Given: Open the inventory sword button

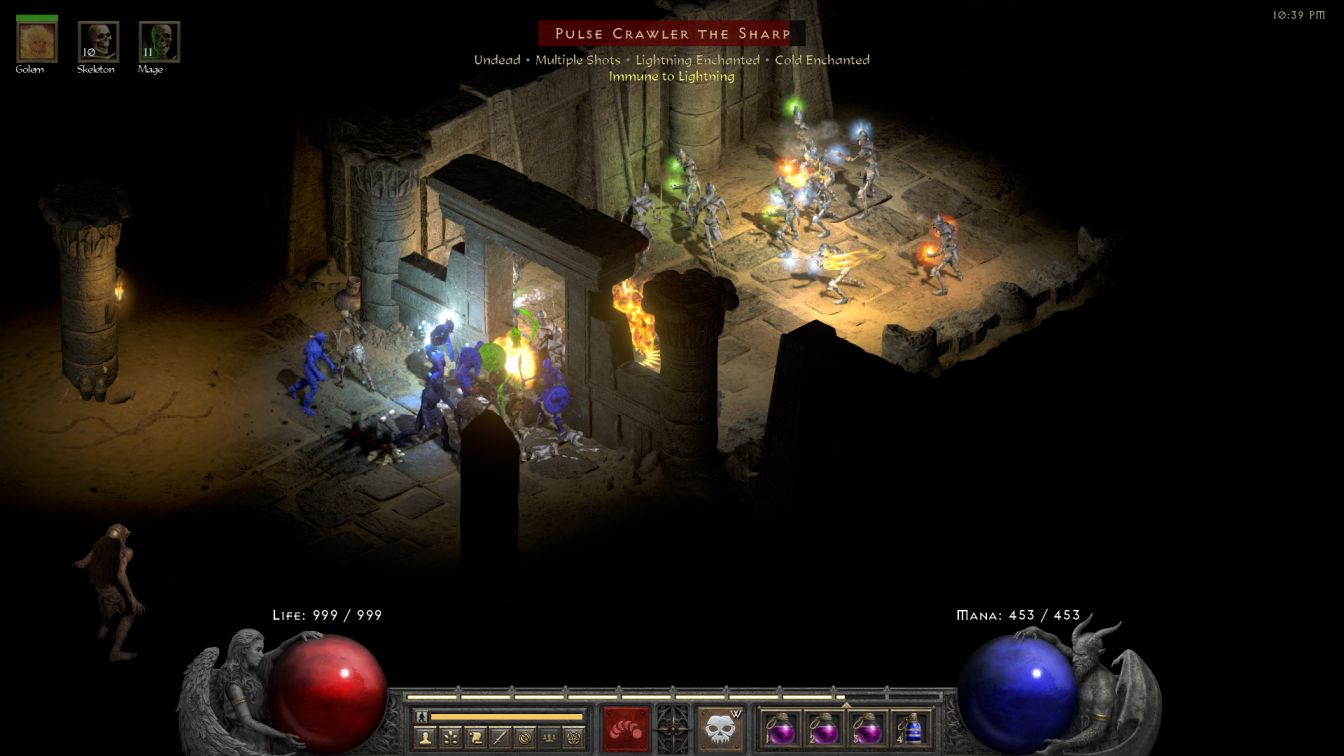Looking at the screenshot, I should click(499, 738).
